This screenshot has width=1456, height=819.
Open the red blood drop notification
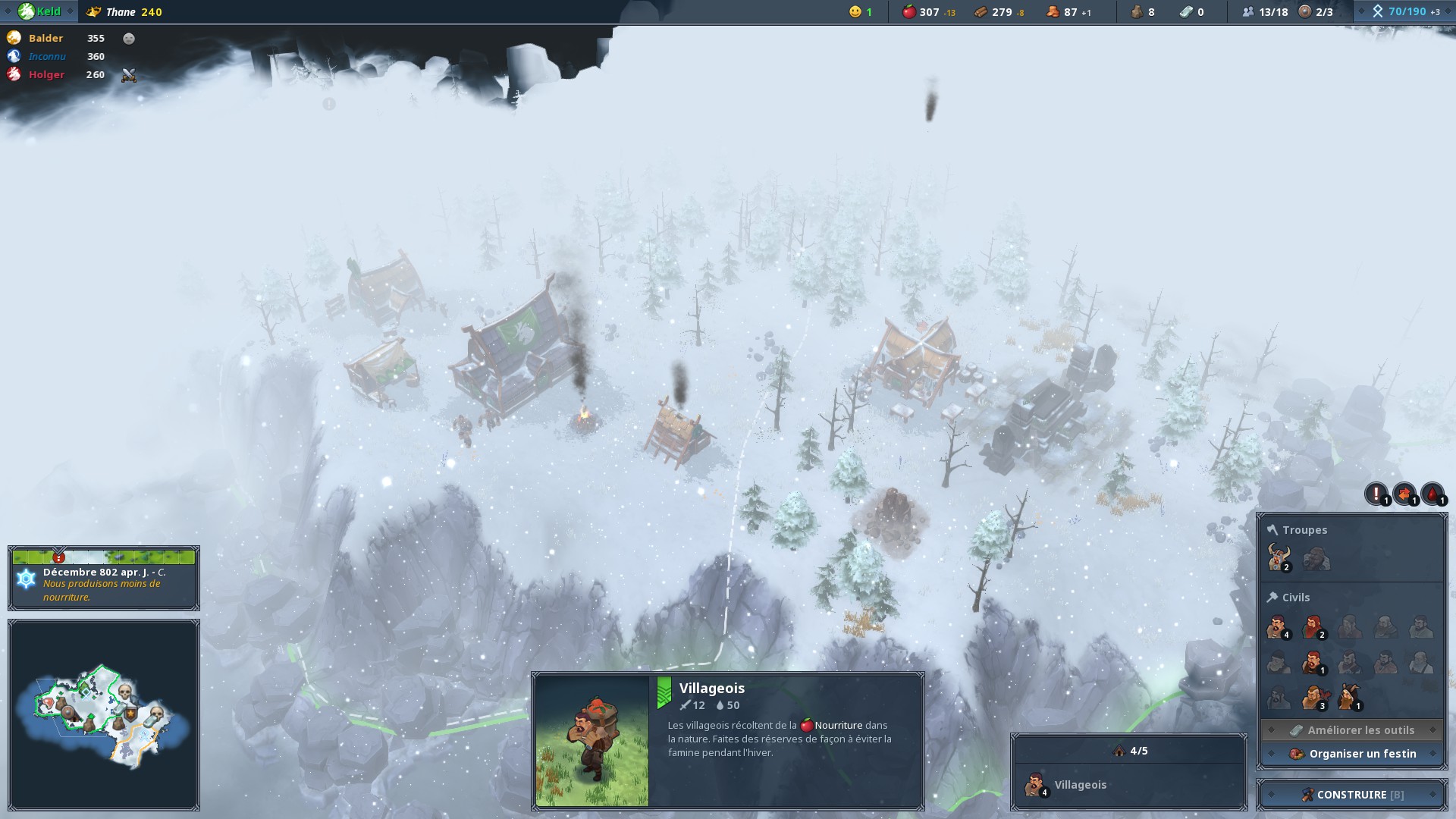coord(1432,494)
